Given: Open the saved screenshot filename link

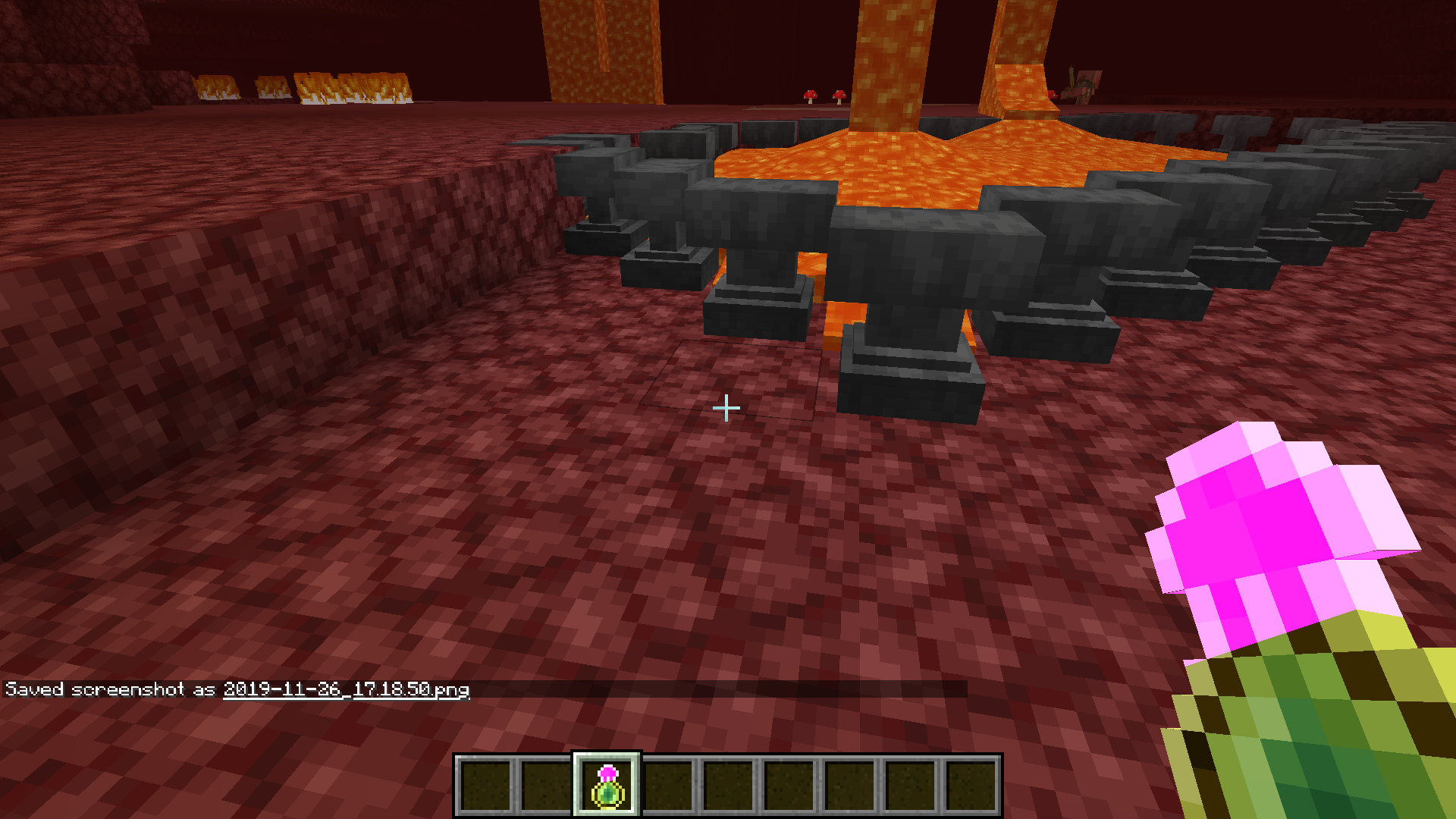Looking at the screenshot, I should [x=346, y=689].
